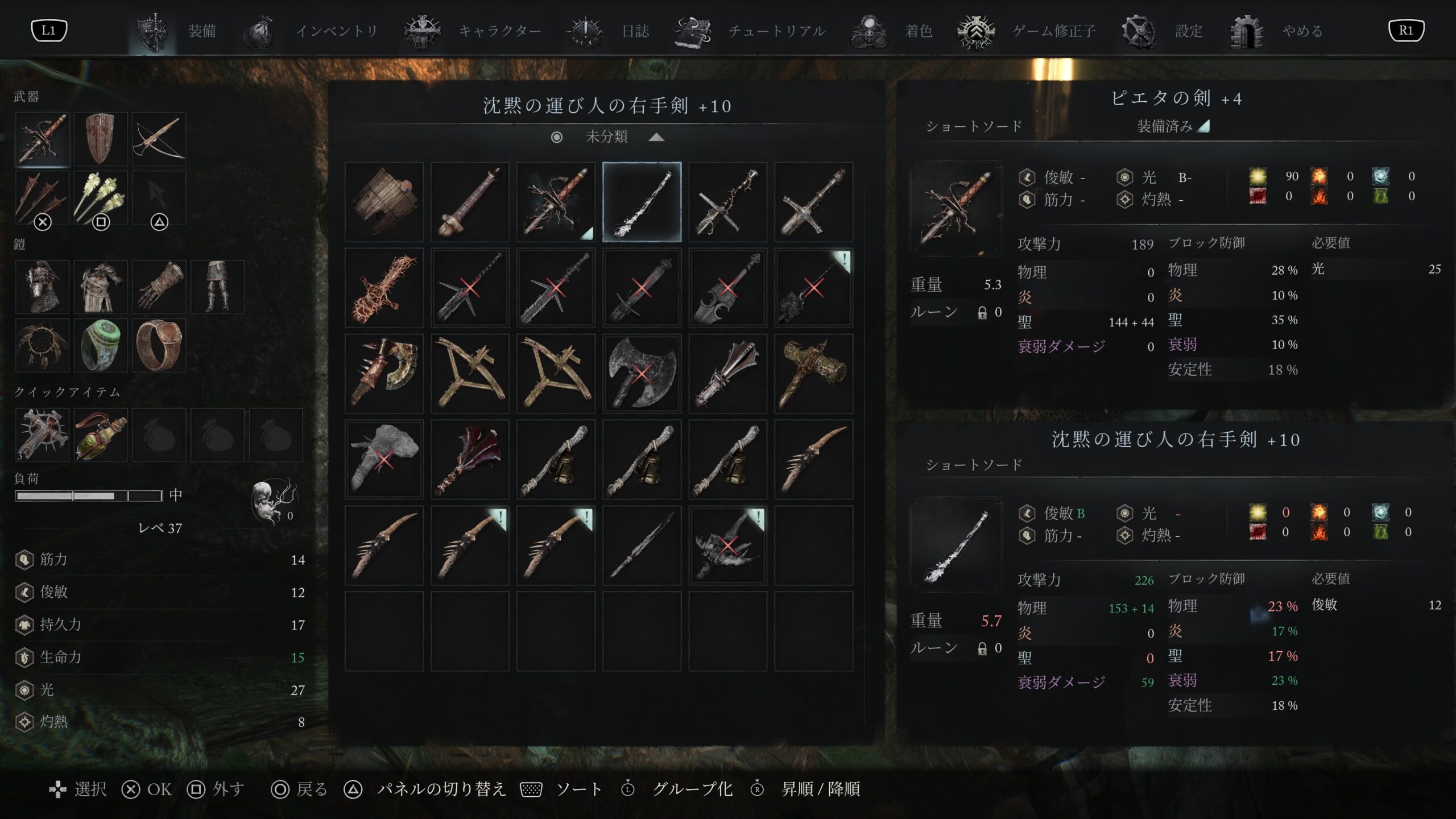Click the equipped bow weapon slot
1456x819 pixels.
pos(159,139)
